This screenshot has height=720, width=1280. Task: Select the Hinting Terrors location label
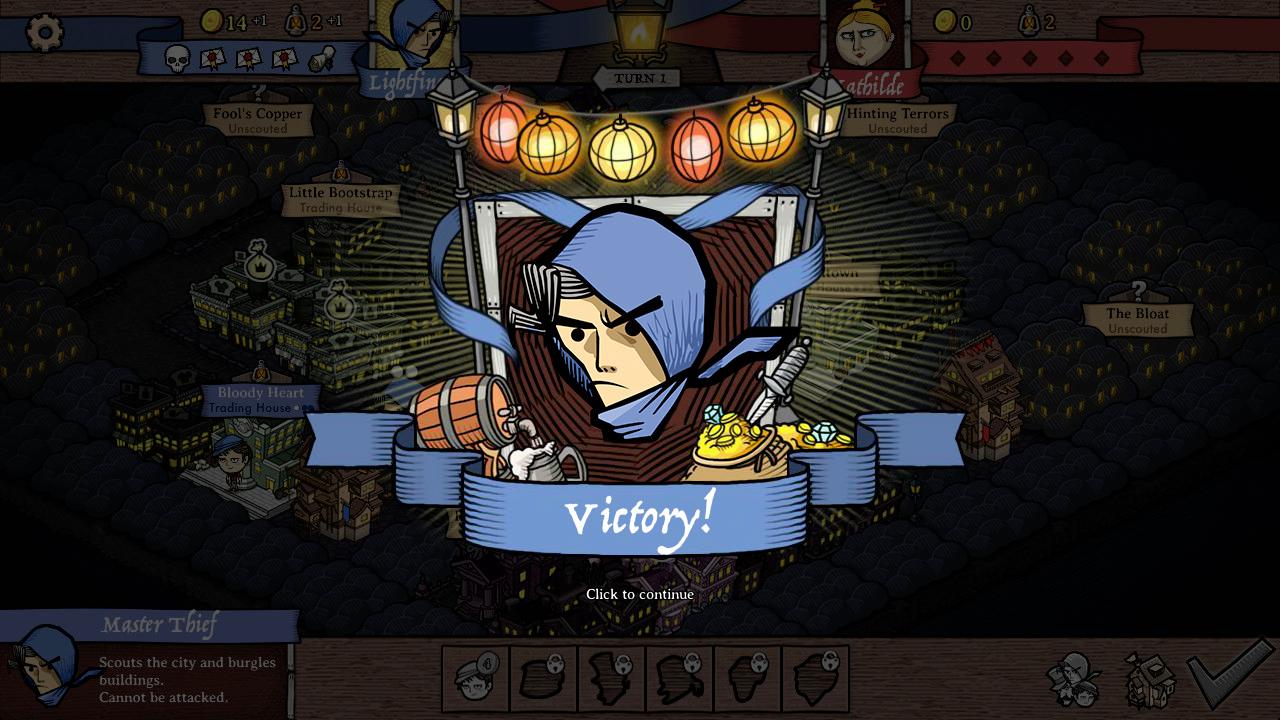[897, 119]
